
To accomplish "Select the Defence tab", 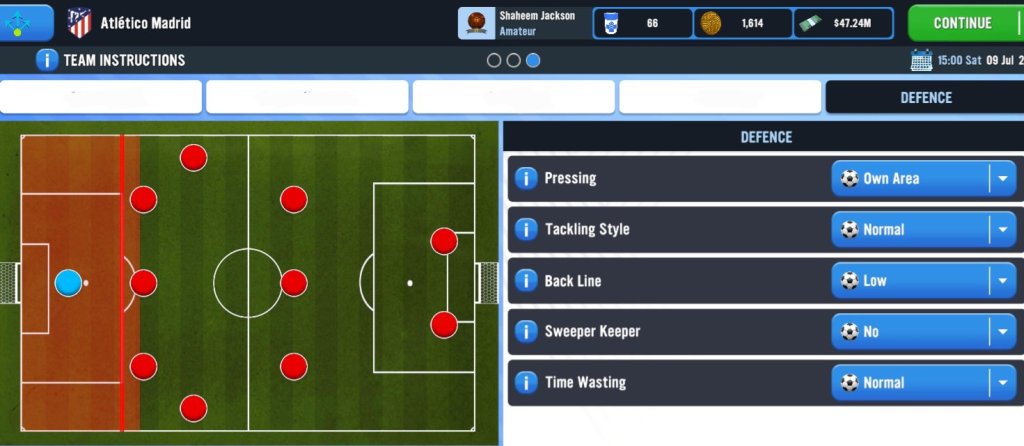I will (x=925, y=98).
